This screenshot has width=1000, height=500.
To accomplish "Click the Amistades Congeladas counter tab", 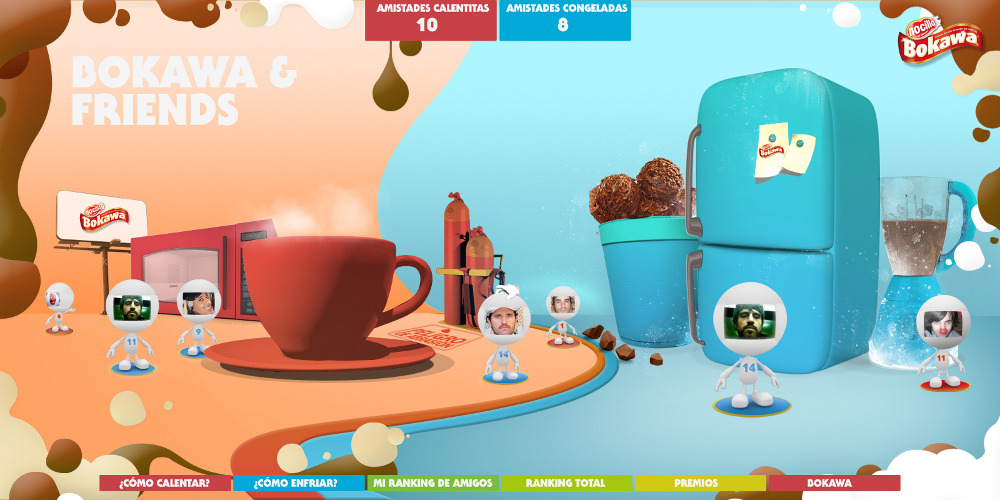I will (565, 19).
